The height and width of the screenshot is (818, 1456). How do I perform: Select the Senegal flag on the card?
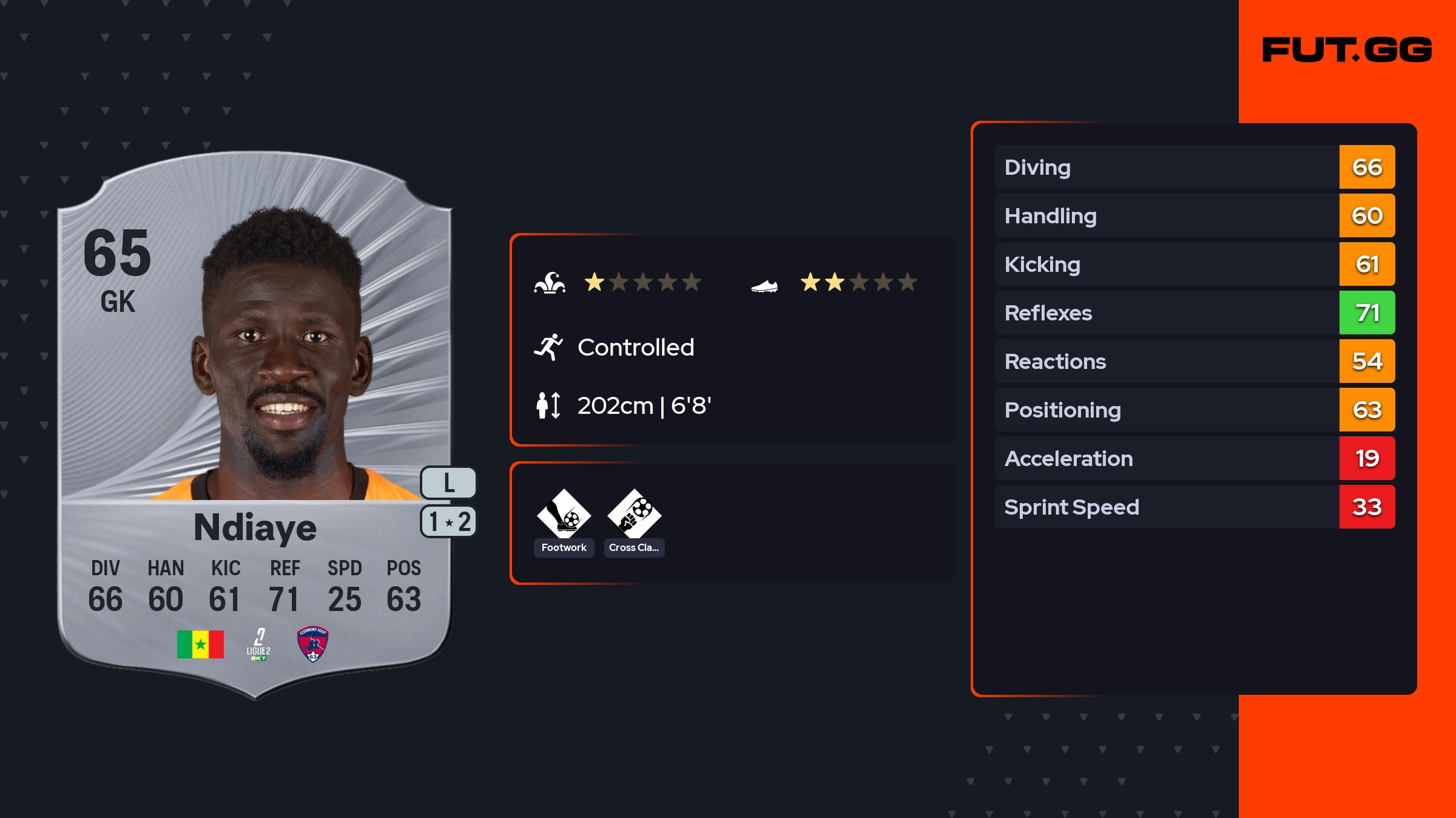click(200, 644)
